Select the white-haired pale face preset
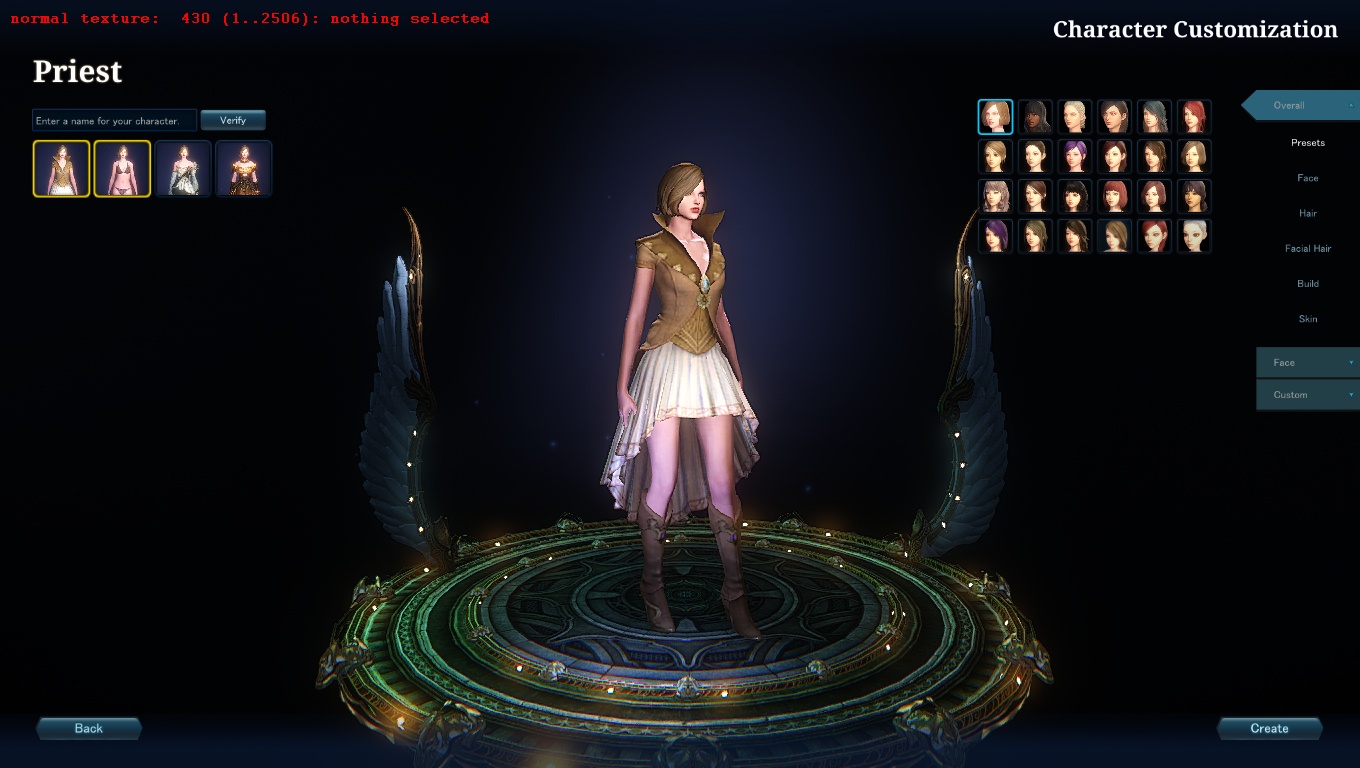The image size is (1360, 768). (x=1194, y=236)
